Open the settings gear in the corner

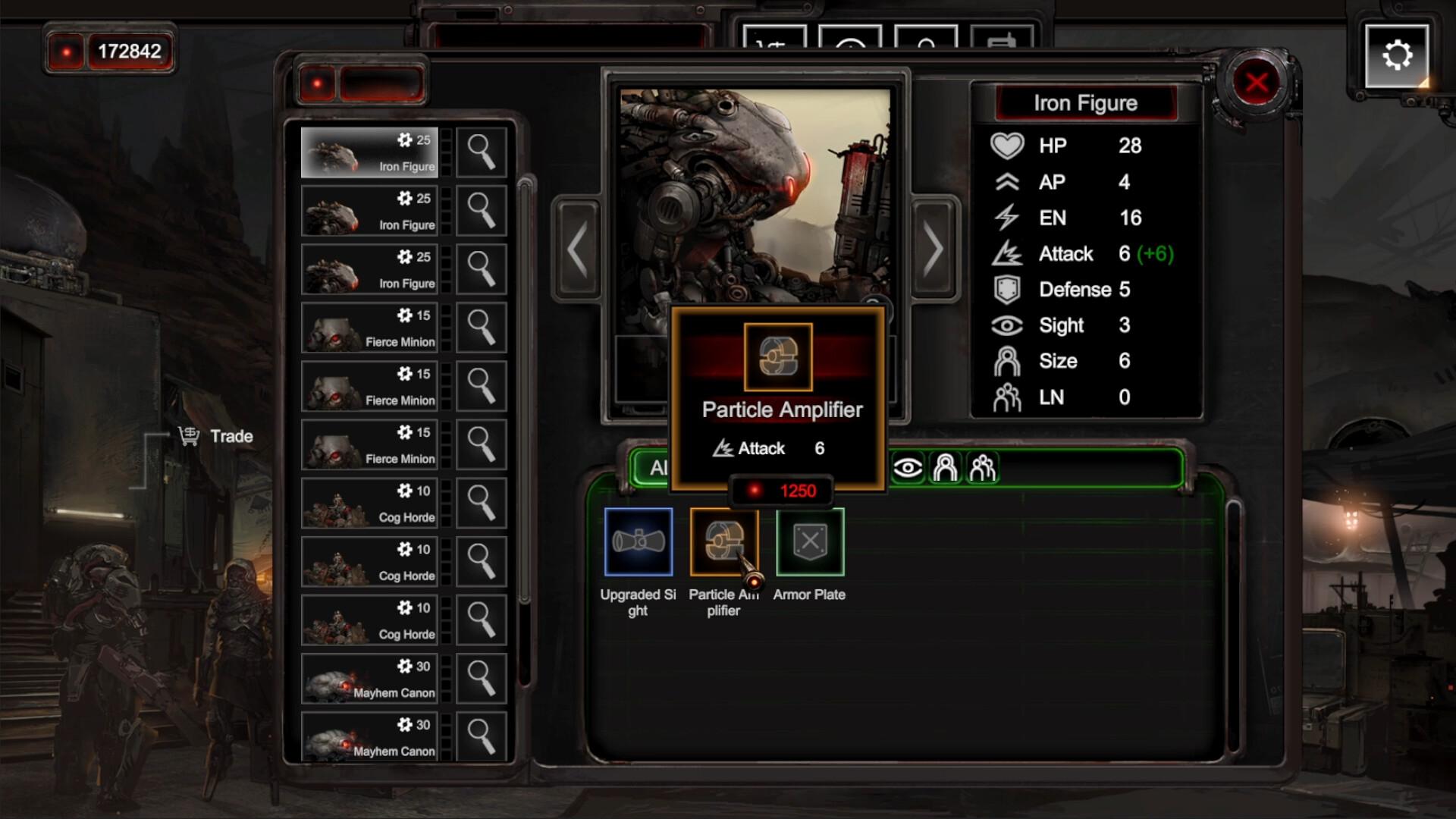click(x=1396, y=53)
